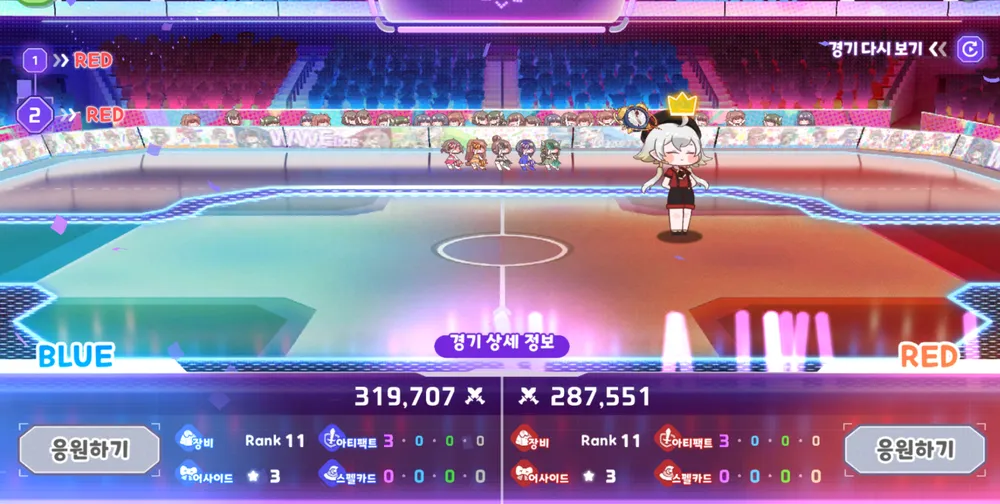Select round 2 marker

coord(35,115)
